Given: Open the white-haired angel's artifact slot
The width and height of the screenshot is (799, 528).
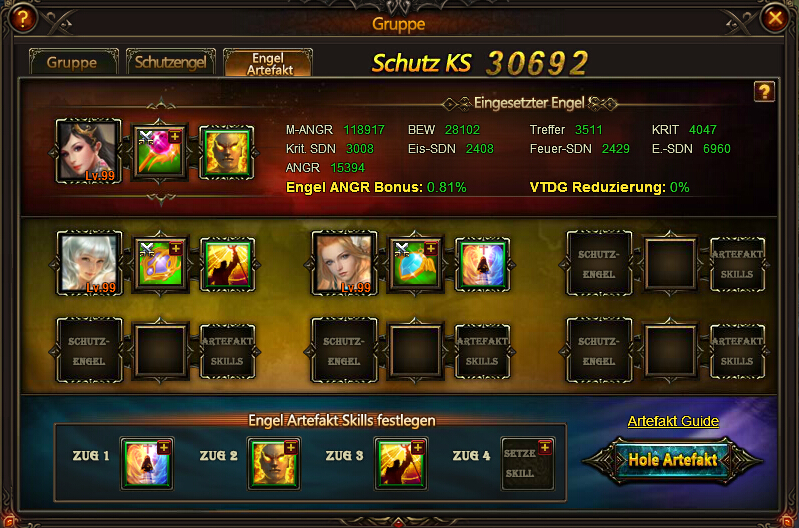Looking at the screenshot, I should pos(160,263).
